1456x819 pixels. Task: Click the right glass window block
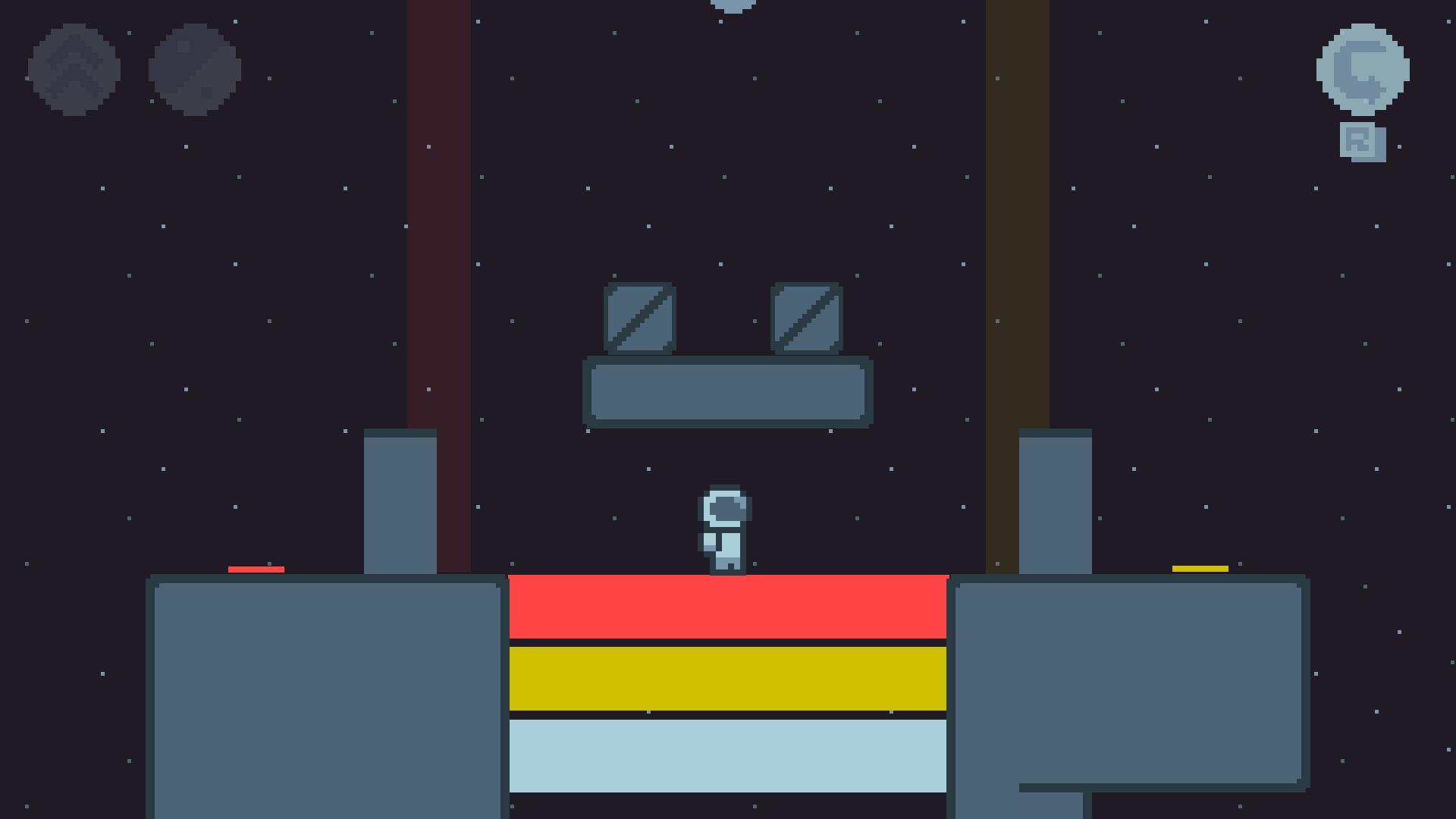(x=805, y=318)
